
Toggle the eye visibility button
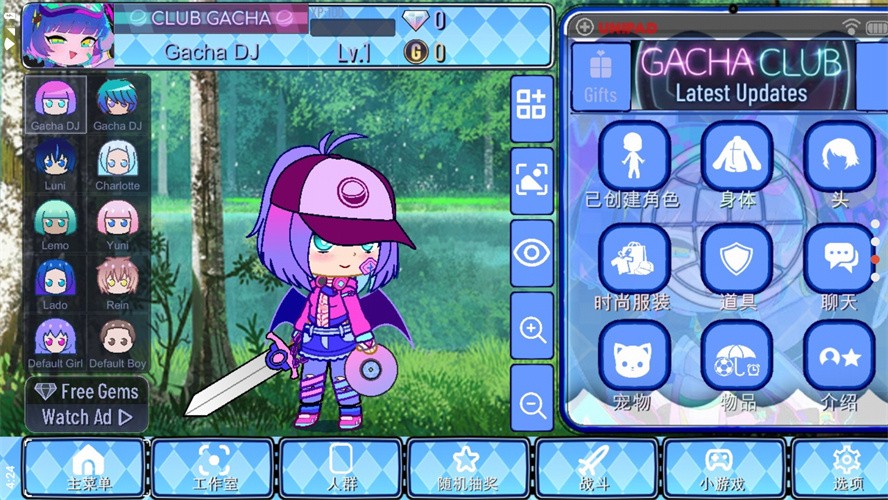532,253
